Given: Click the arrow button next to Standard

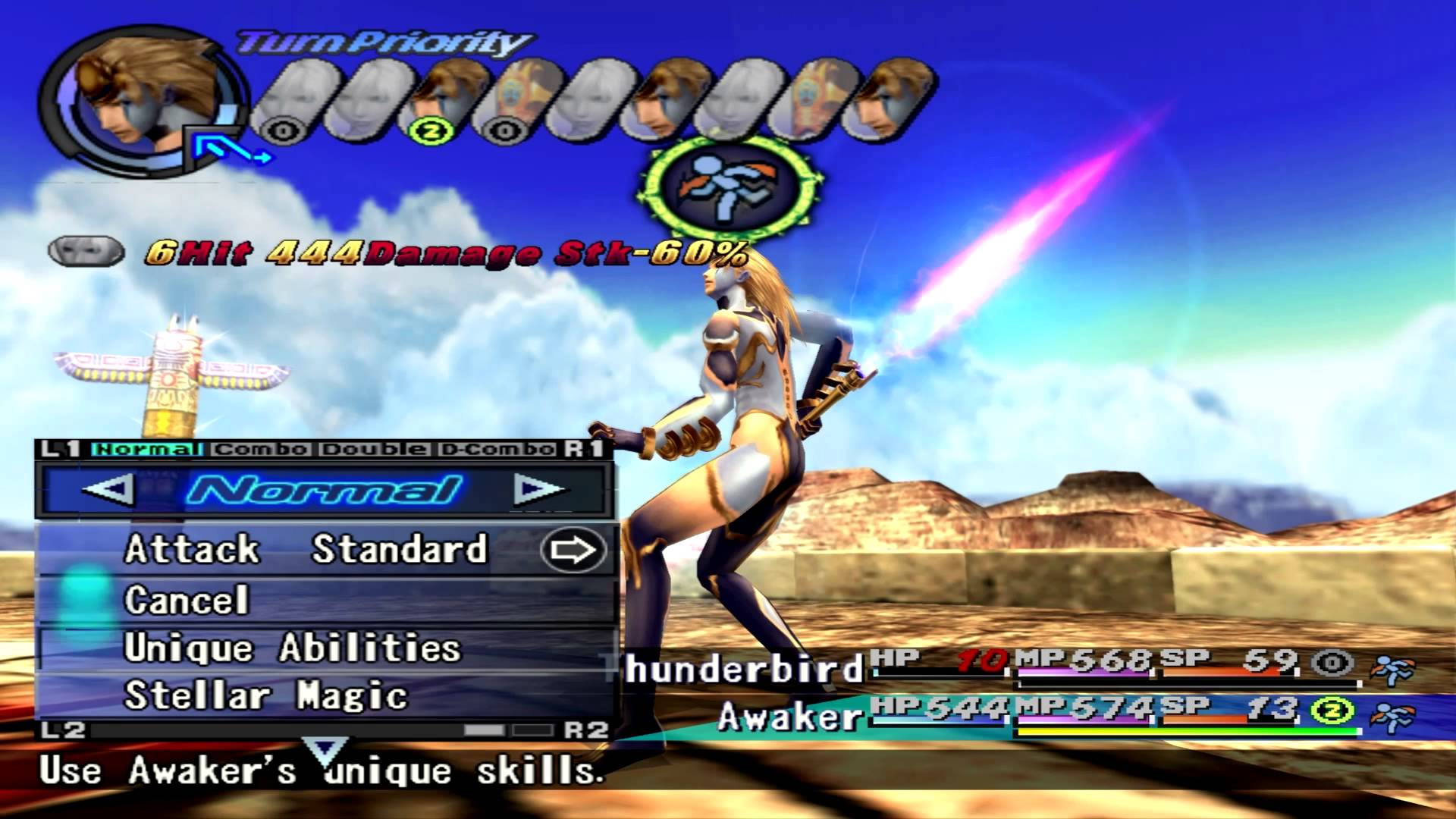Looking at the screenshot, I should pyautogui.click(x=573, y=550).
